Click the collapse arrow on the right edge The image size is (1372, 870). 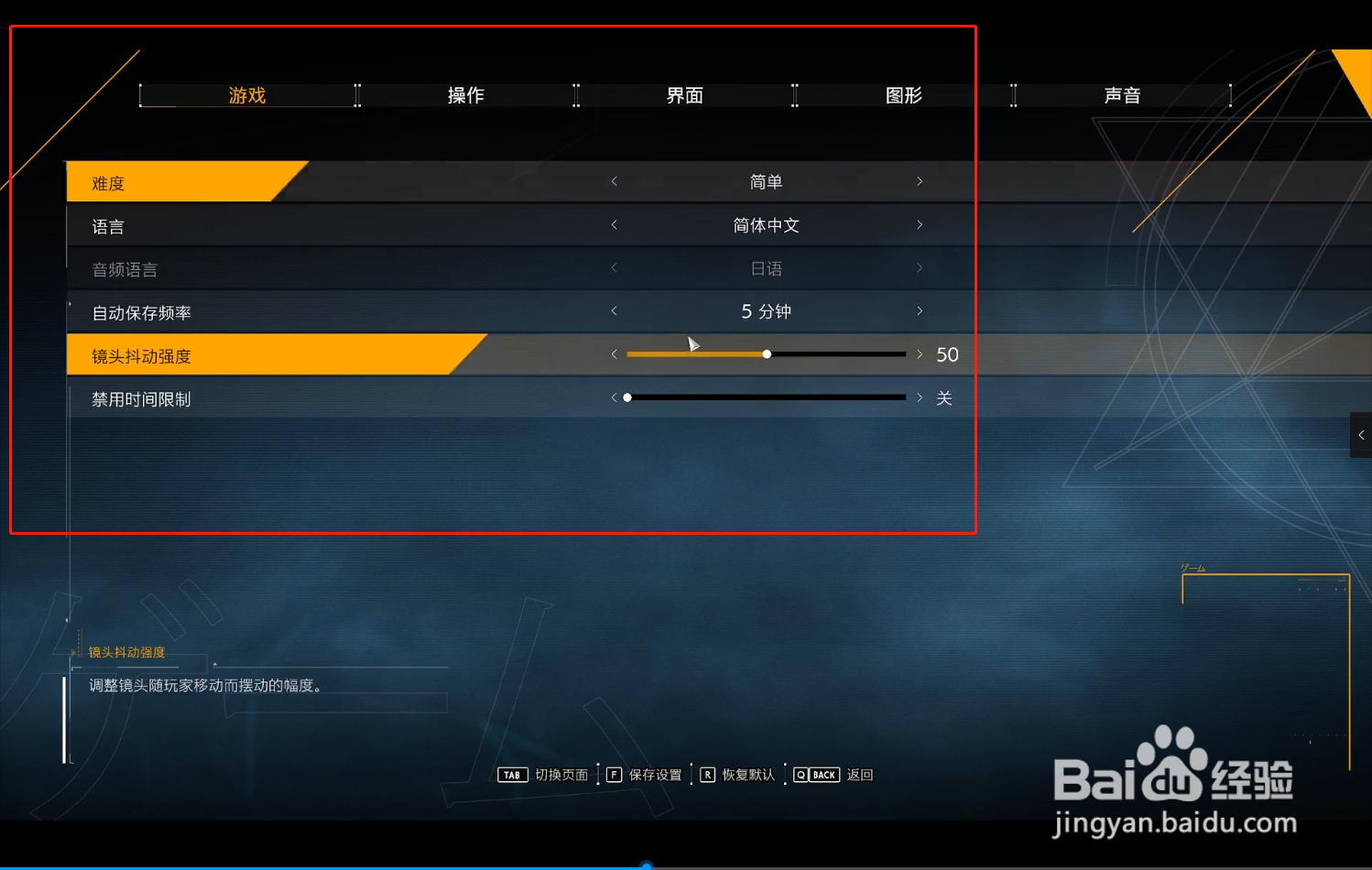[x=1362, y=435]
